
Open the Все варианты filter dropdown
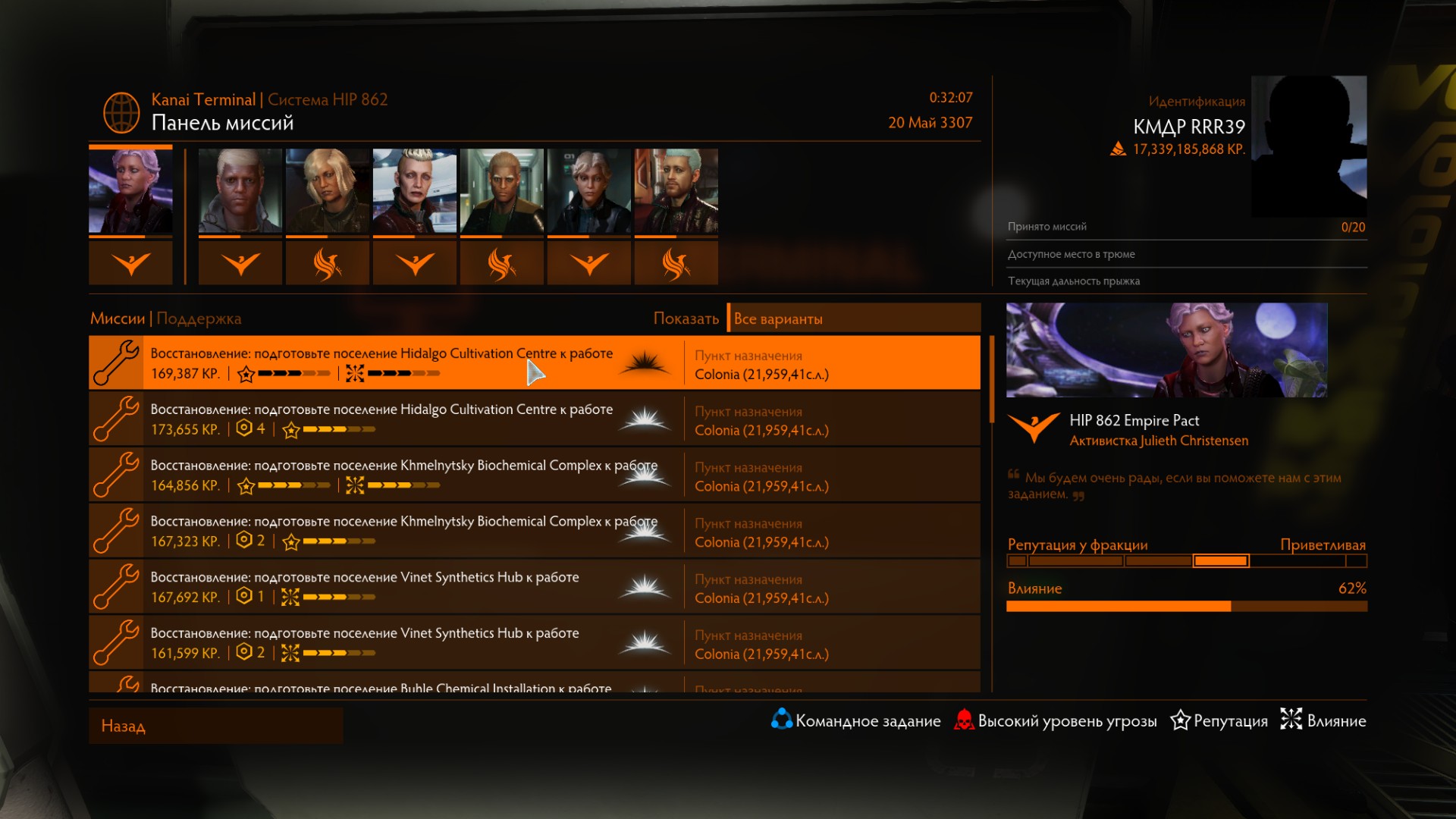[x=853, y=318]
